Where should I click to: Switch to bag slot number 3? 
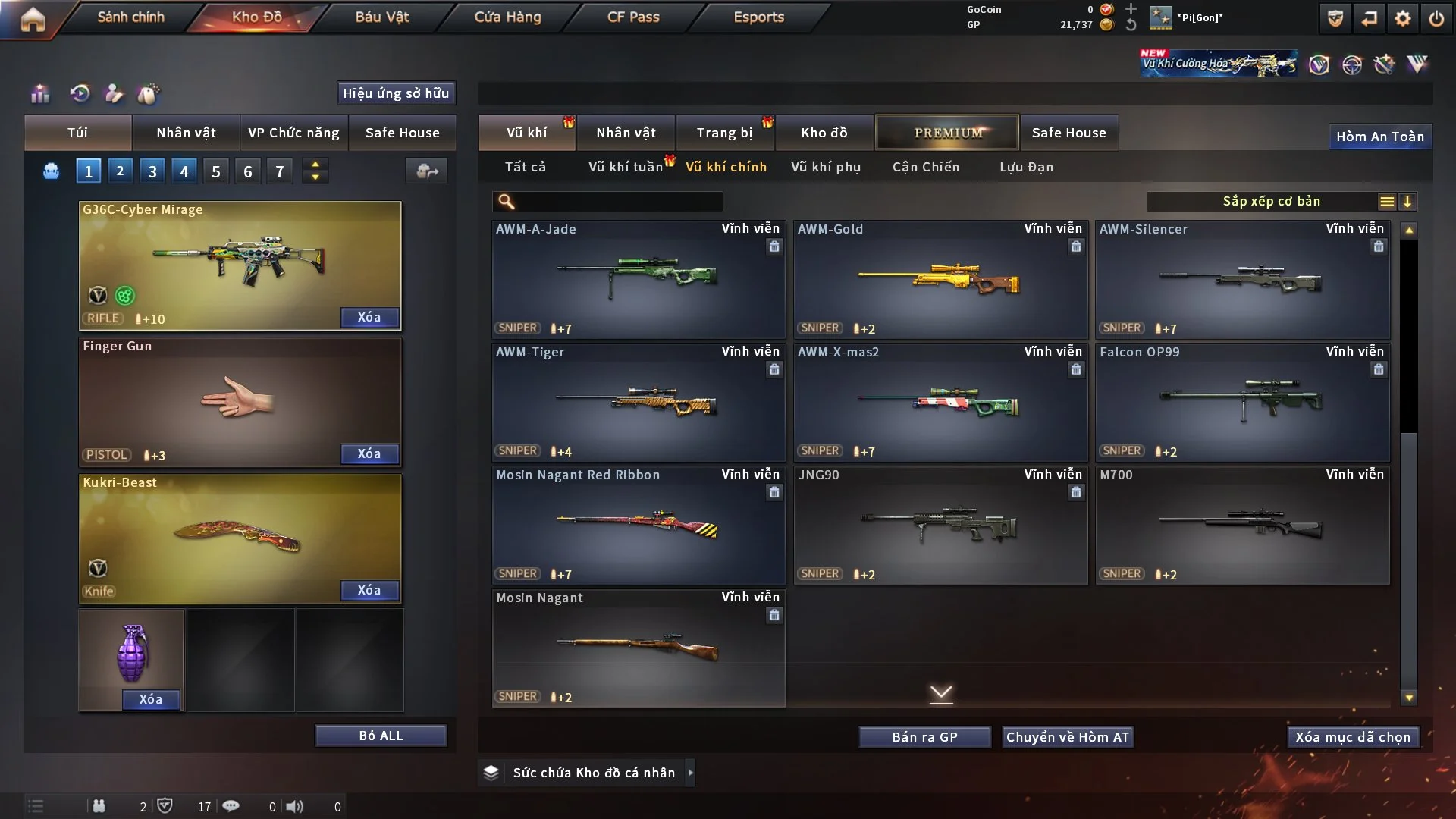(x=152, y=171)
